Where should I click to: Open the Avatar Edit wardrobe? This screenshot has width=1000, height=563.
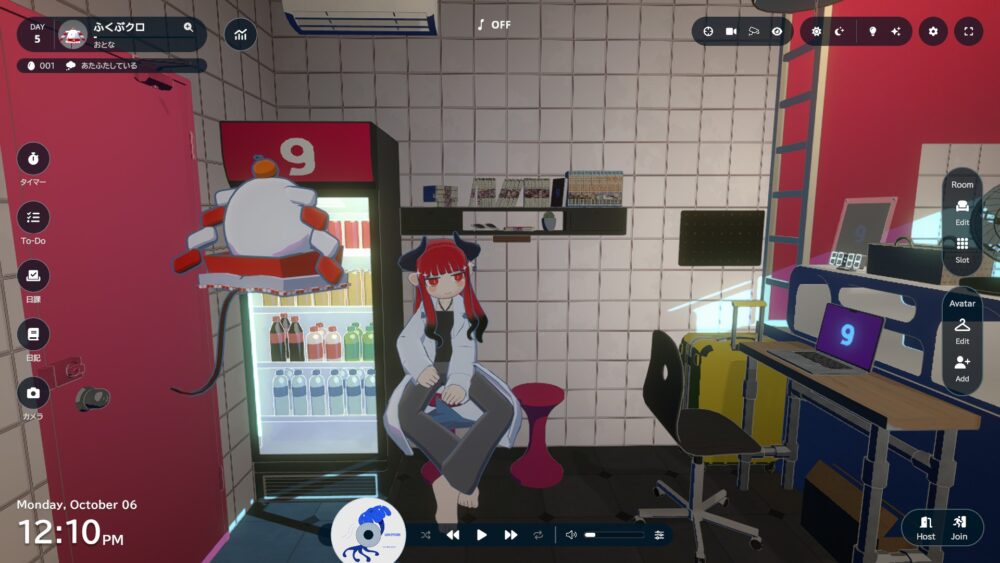tap(962, 330)
